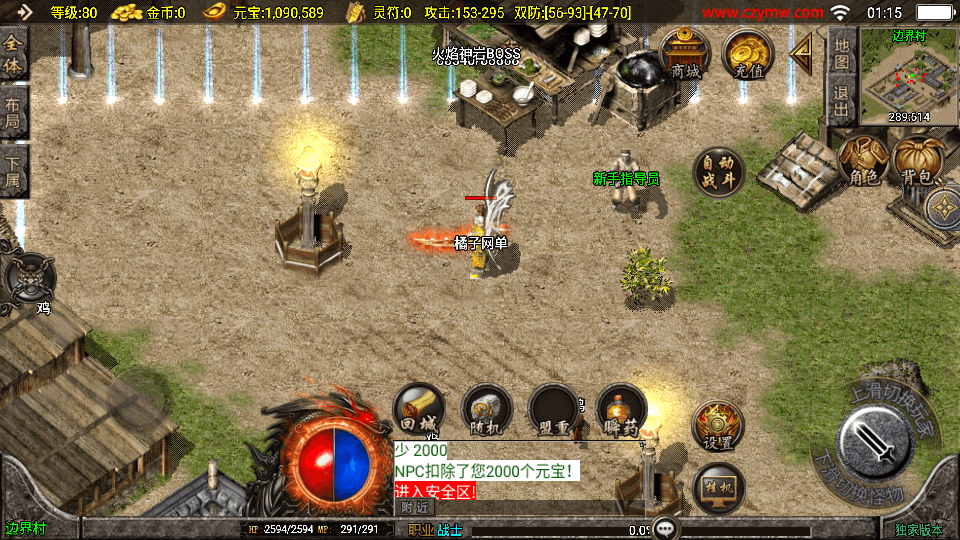Screen dimensions: 960x540
Task: Select the 布局 tab
Action: click(13, 115)
